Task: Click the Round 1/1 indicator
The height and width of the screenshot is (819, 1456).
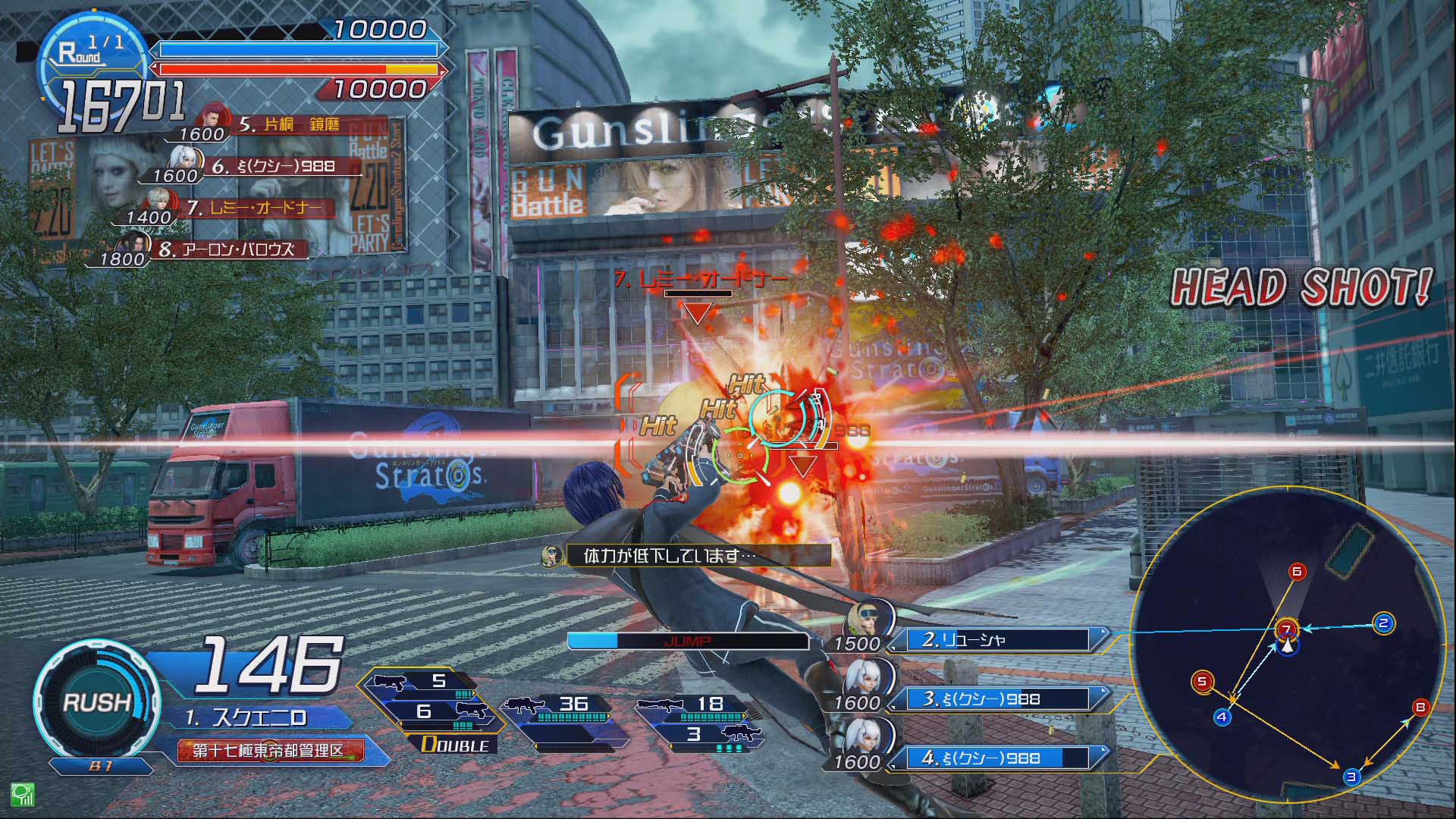Action: coord(91,50)
